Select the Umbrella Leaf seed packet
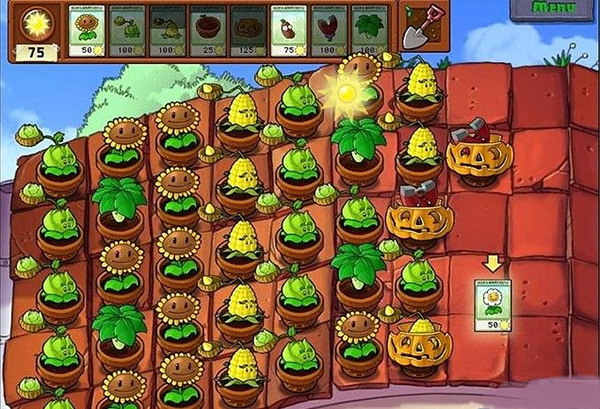 [370, 31]
